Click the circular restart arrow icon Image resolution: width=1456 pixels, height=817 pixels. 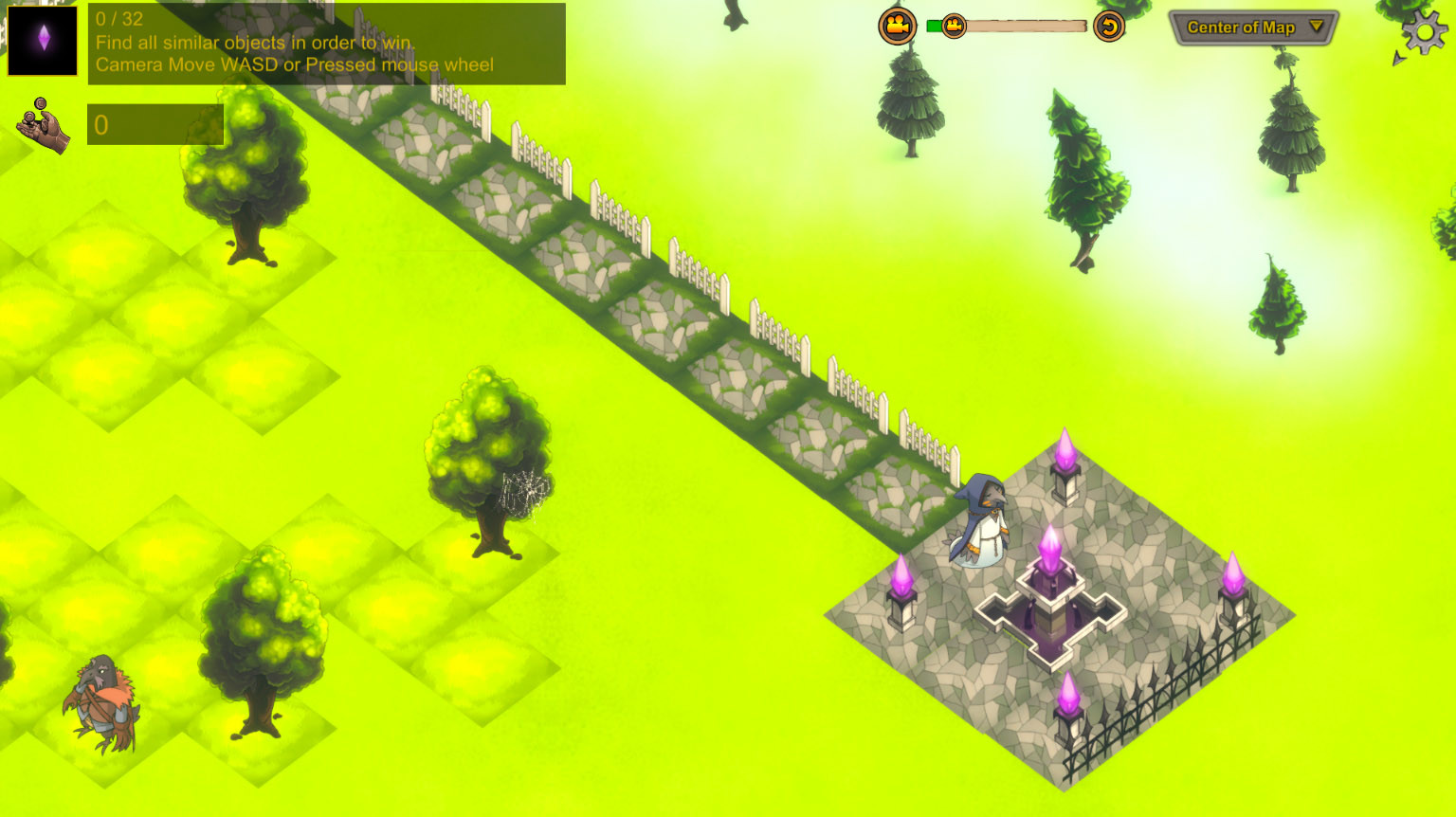click(1108, 27)
